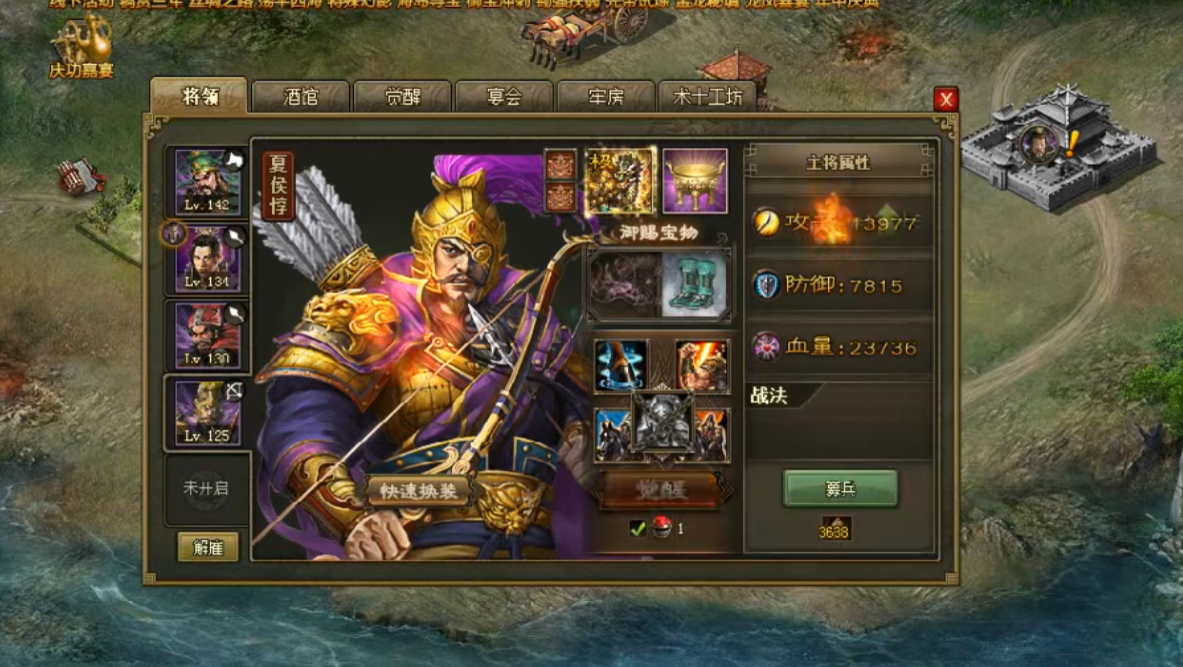Select the teal boots equipment slot
Viewport: 1183px width, 667px height.
[x=694, y=284]
